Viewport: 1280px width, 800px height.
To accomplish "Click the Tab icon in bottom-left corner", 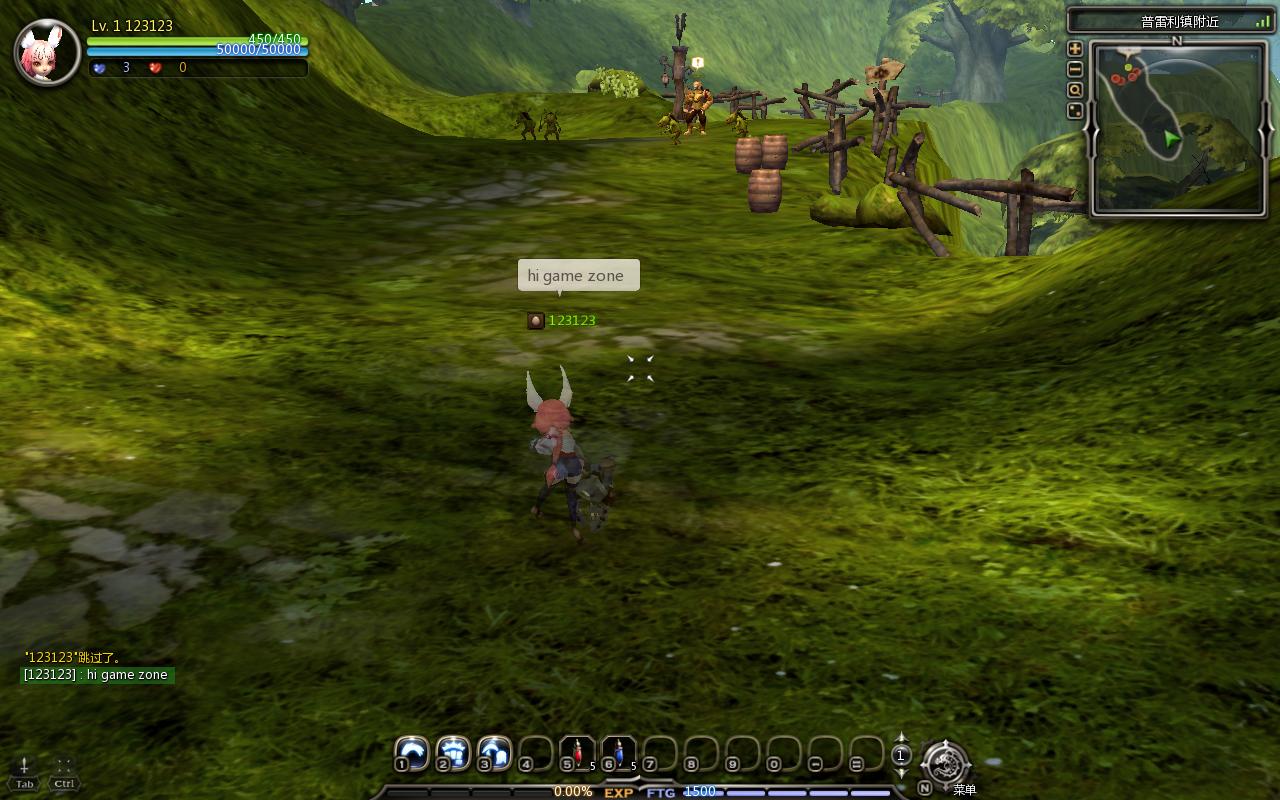I will (x=25, y=773).
